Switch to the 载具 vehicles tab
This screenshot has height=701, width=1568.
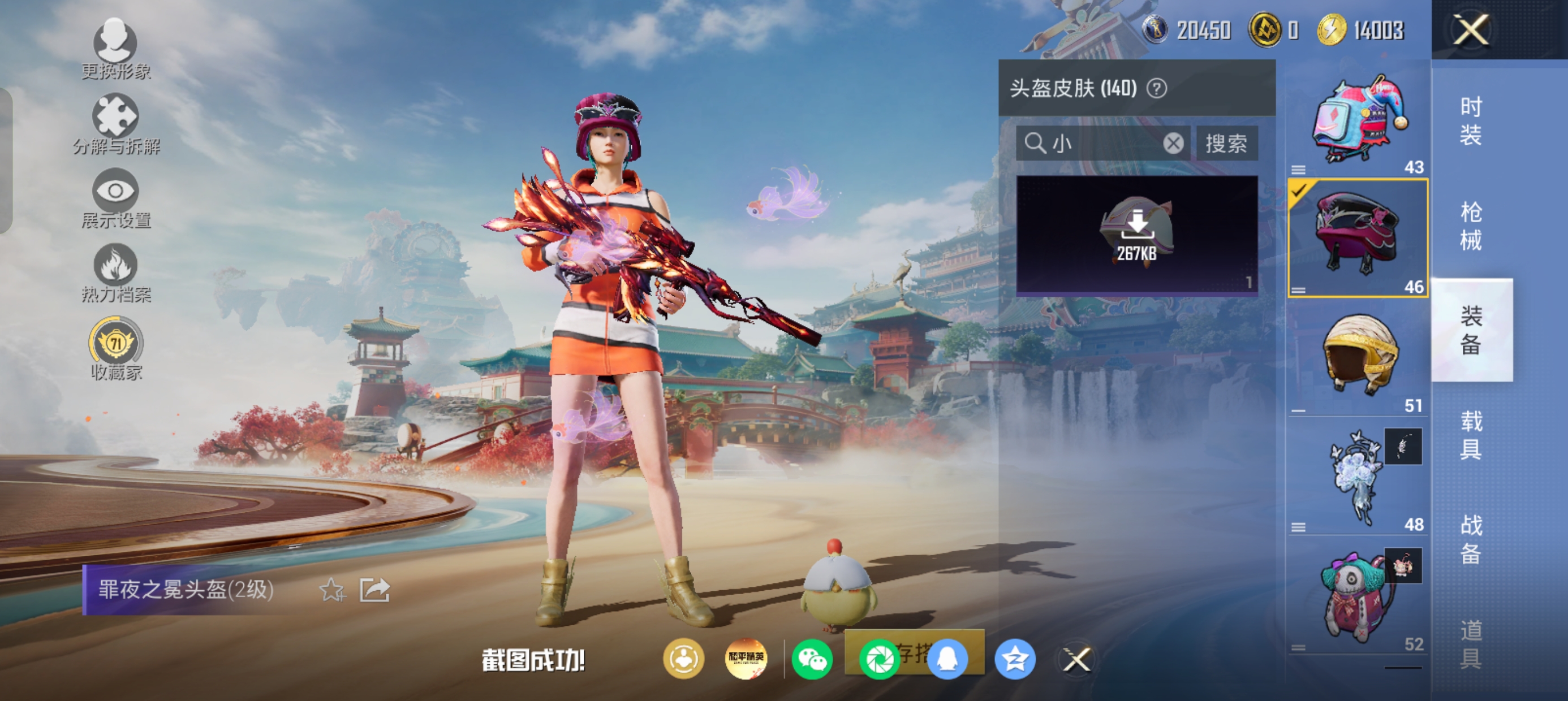pos(1471,435)
